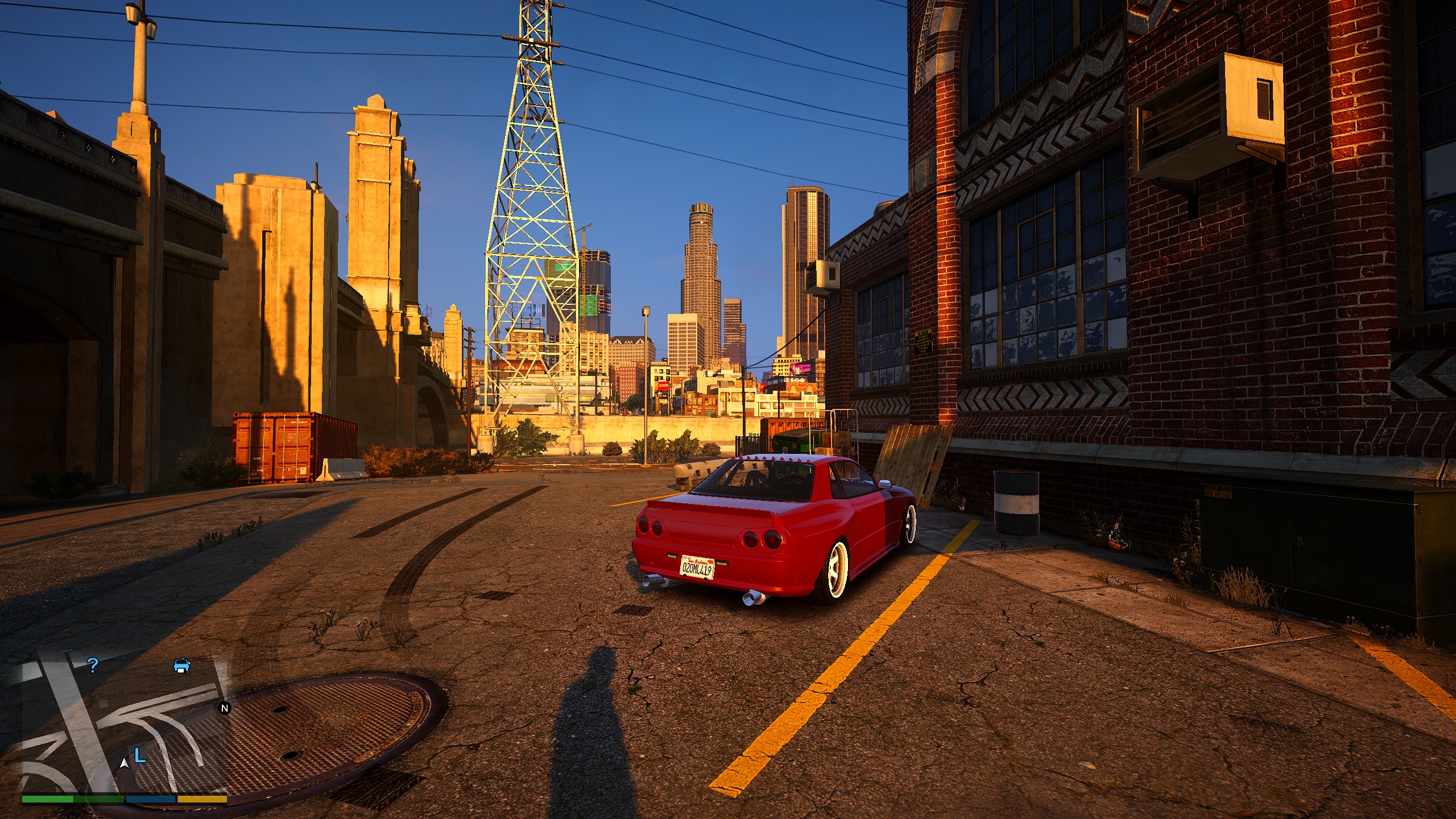Select the white player arrow on the minimap
Screen dimensions: 1456x819
[124, 763]
